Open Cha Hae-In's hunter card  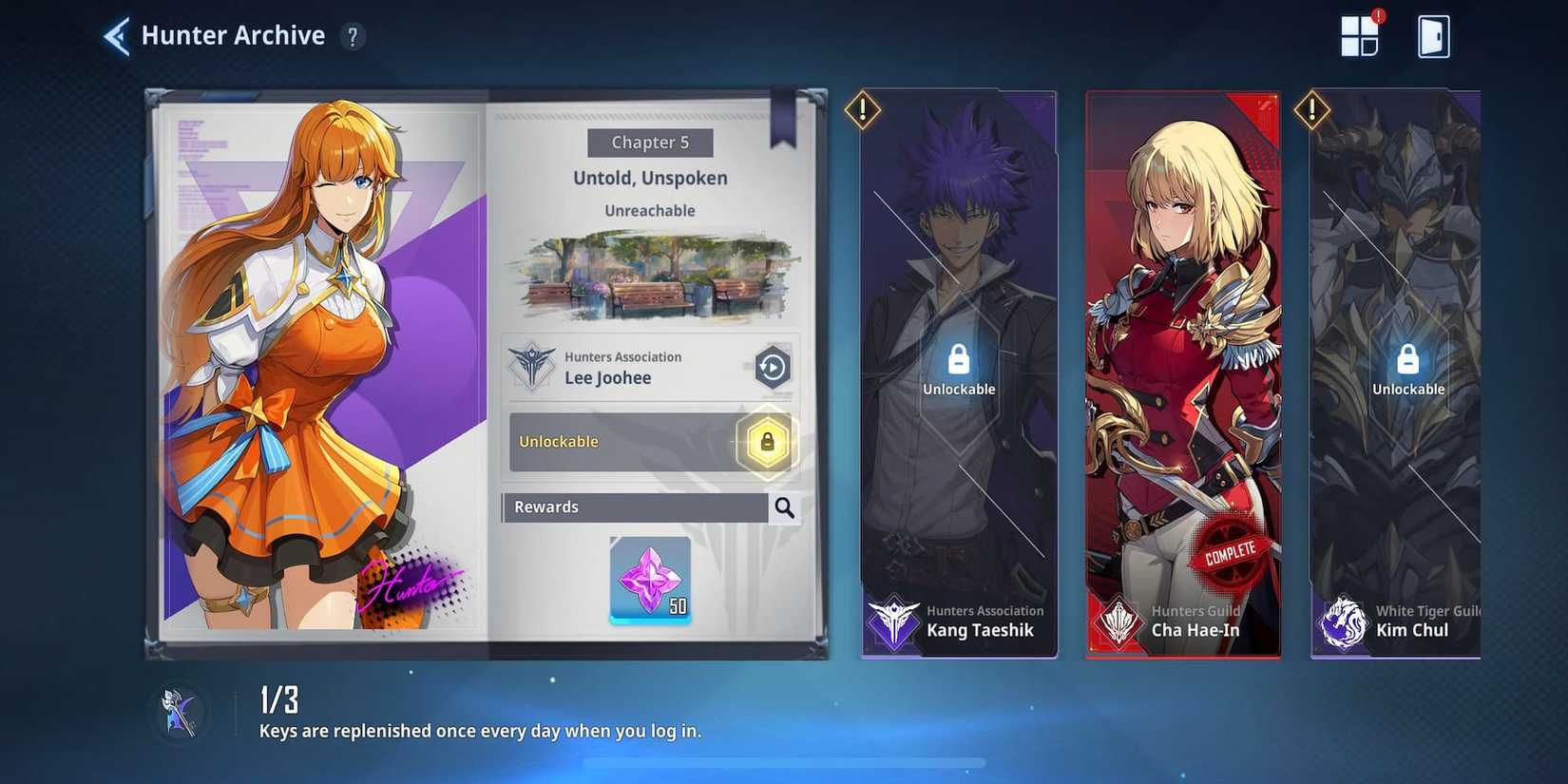click(1183, 371)
